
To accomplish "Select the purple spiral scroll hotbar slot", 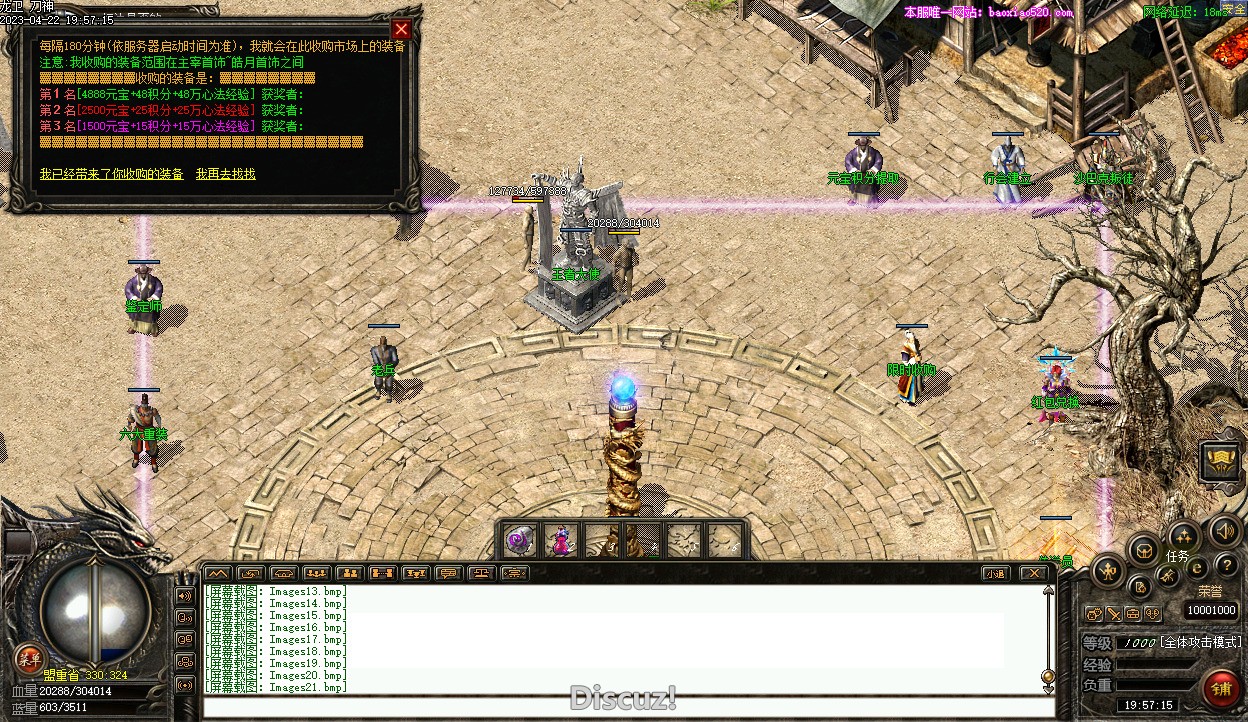I will tap(519, 541).
